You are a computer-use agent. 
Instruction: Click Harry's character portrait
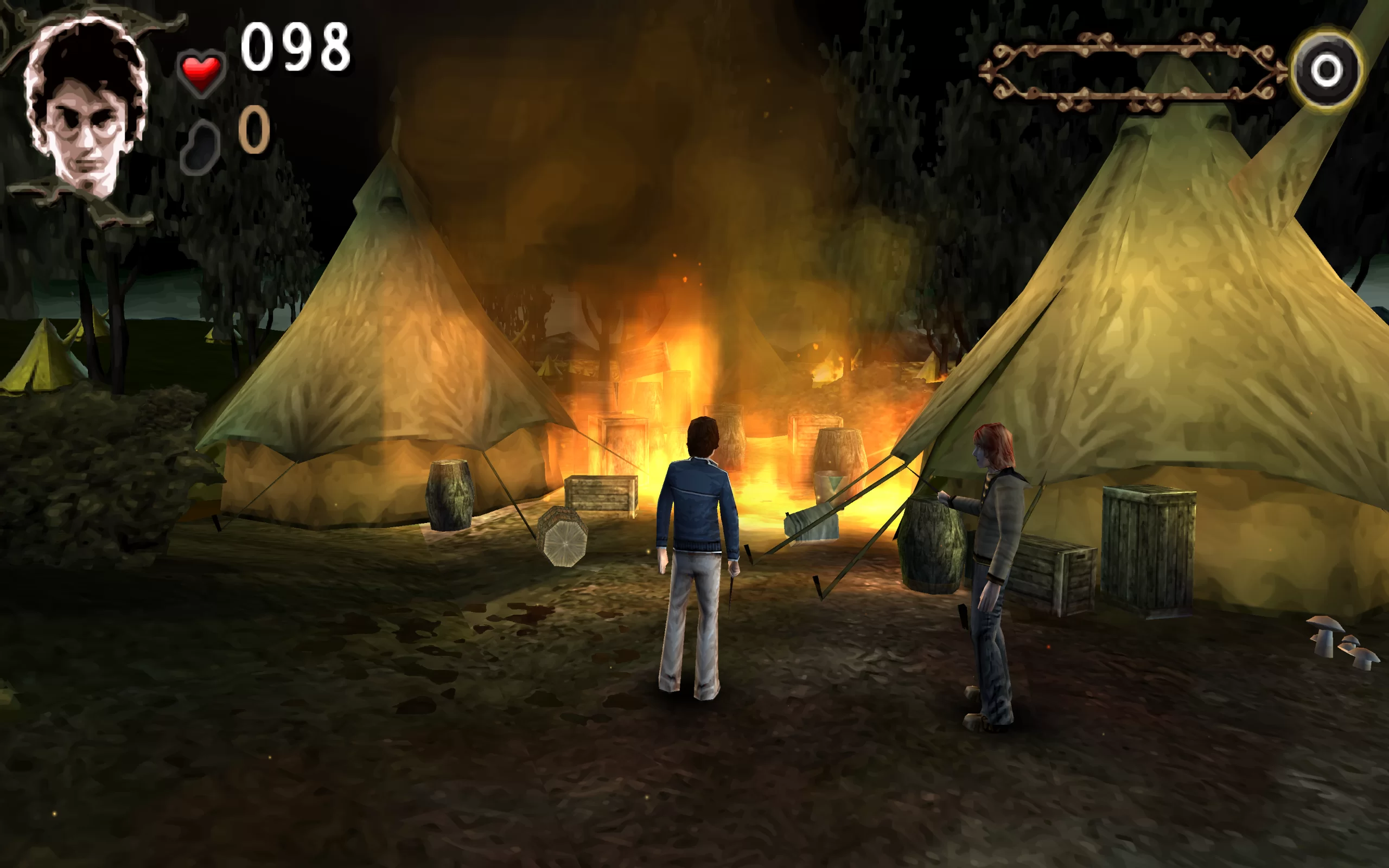click(x=86, y=106)
